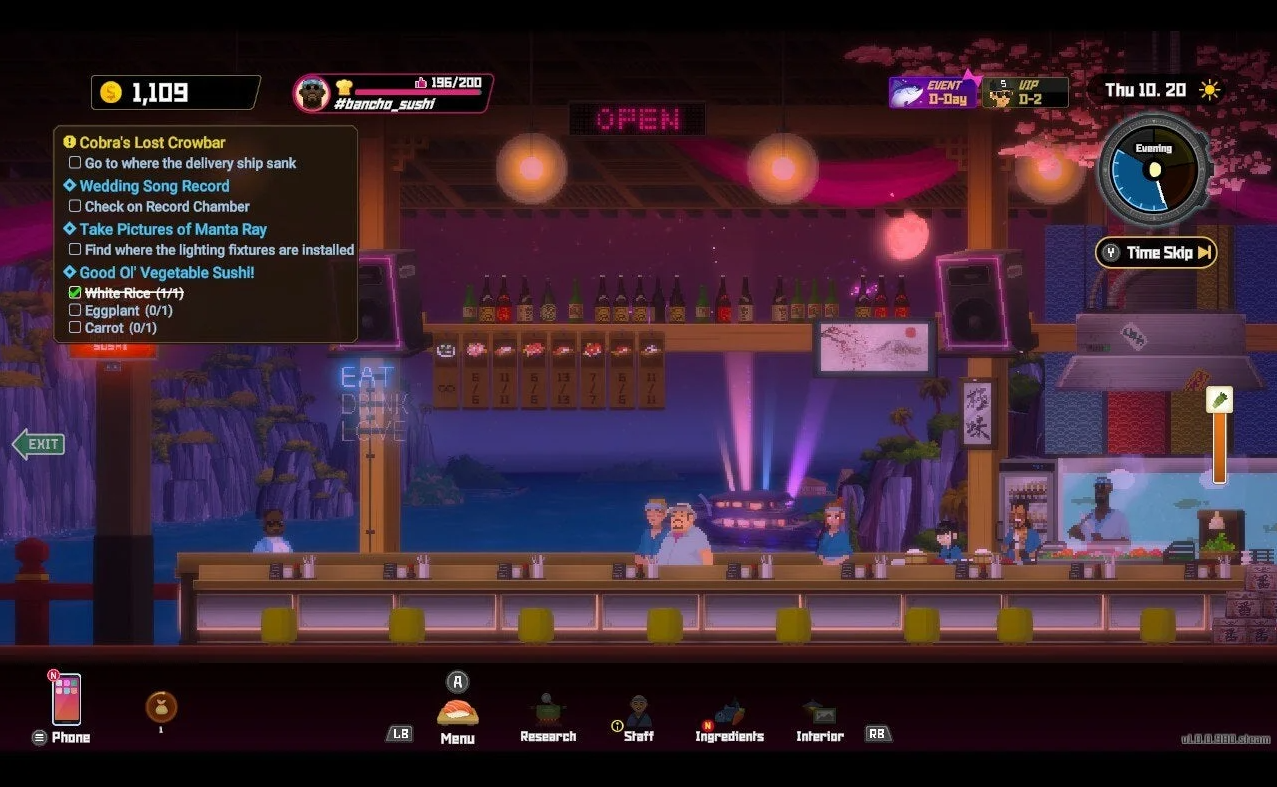1277x787 pixels.
Task: Show the Ingredients tab
Action: [729, 717]
